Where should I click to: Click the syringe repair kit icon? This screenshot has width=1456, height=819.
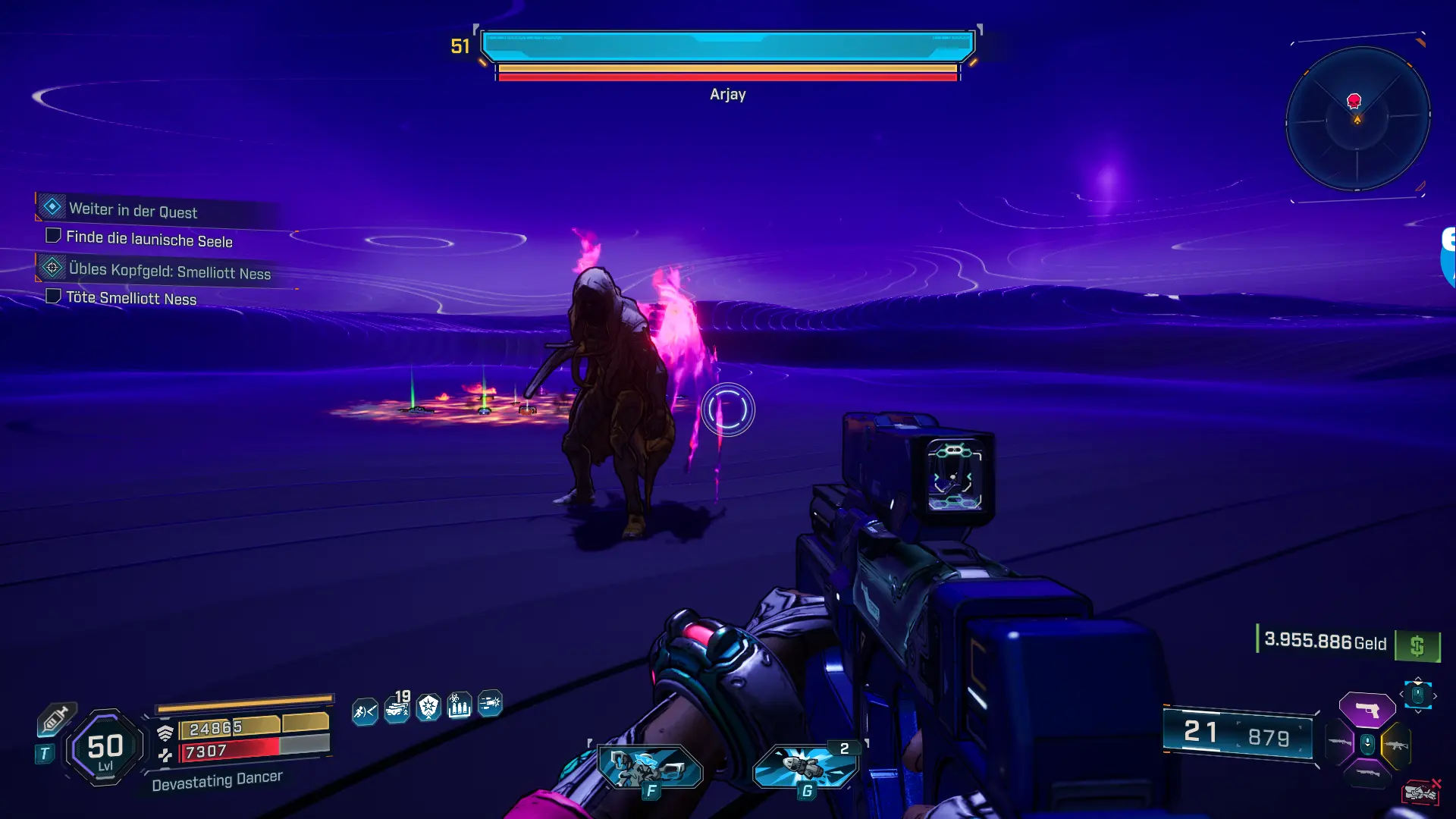[55, 719]
